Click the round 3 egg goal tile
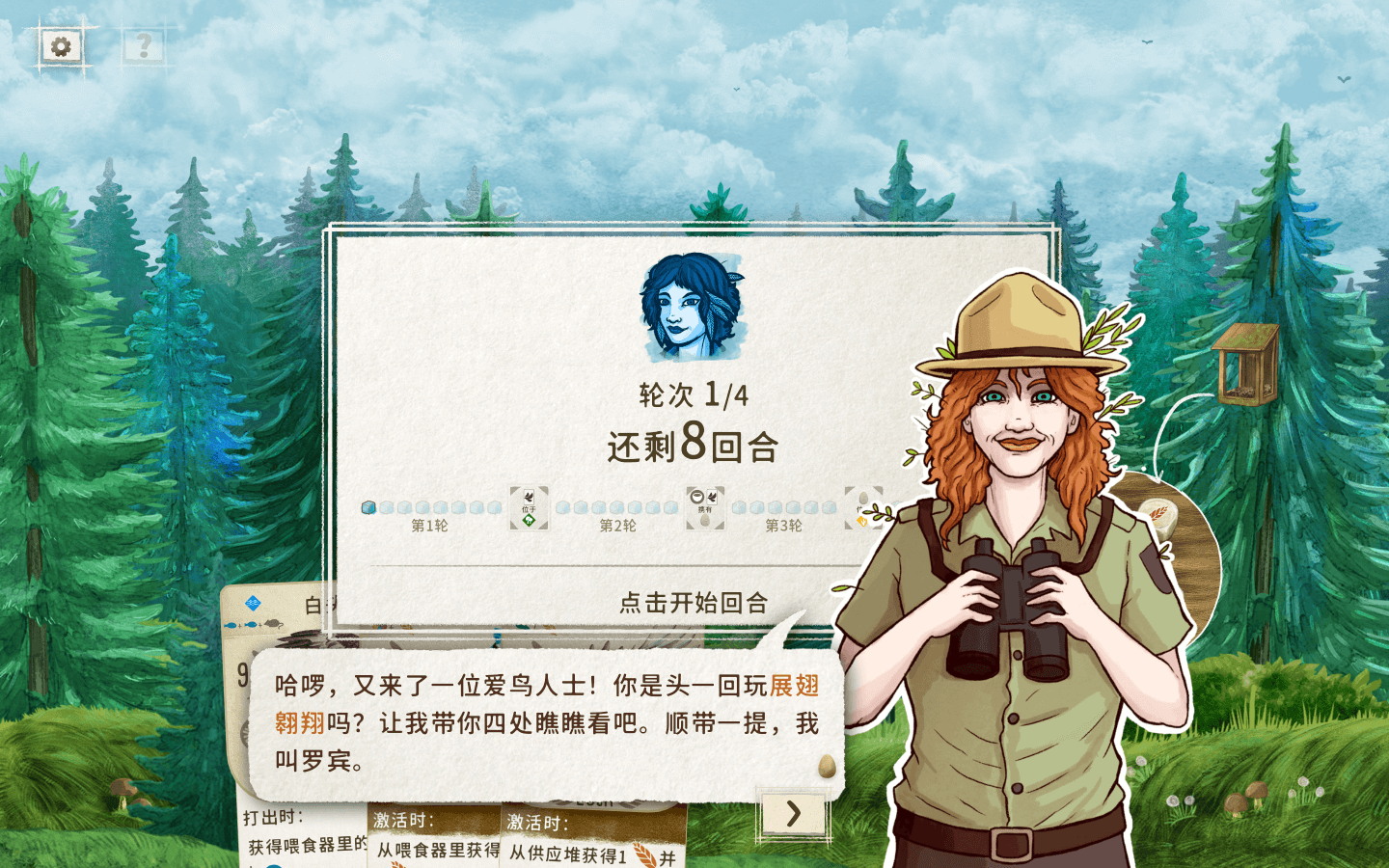Image resolution: width=1389 pixels, height=868 pixels. coord(861,509)
